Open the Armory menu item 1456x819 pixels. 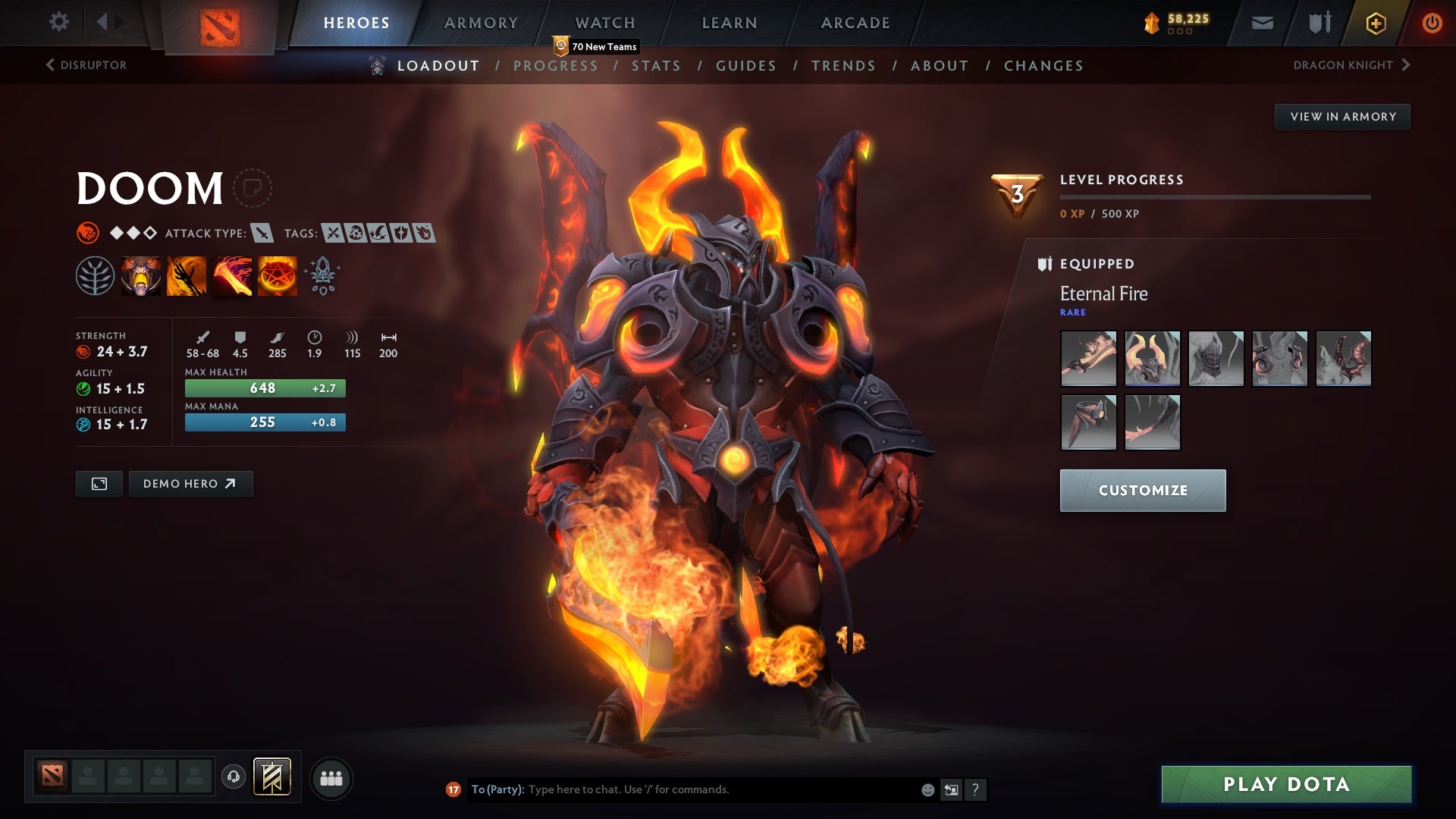(481, 23)
